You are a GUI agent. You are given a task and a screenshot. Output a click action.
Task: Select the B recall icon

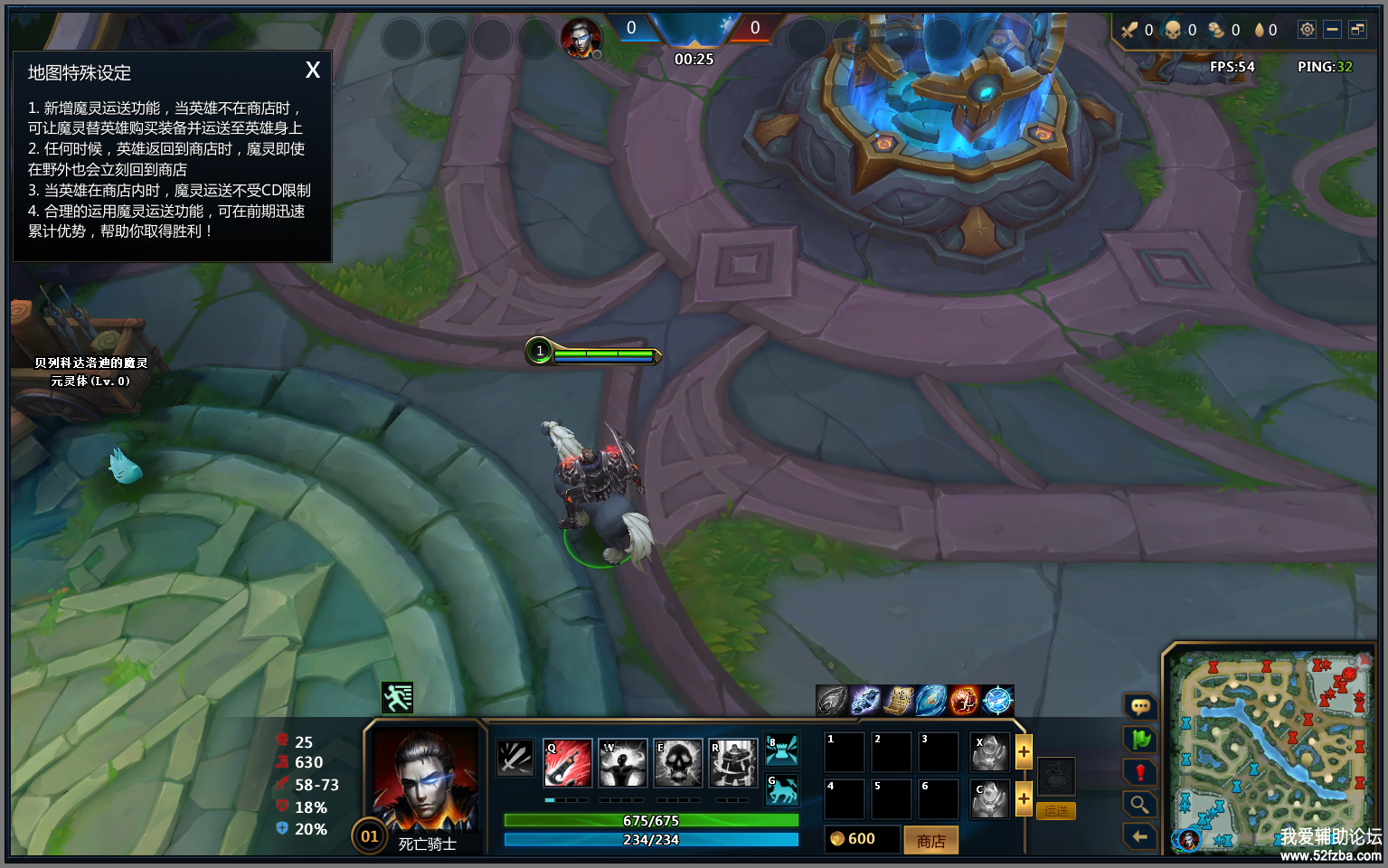[x=781, y=750]
